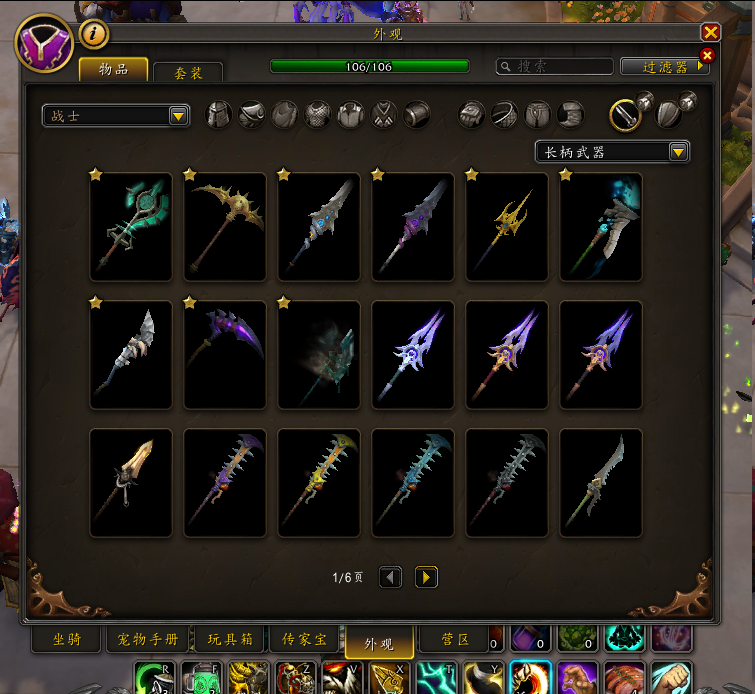This screenshot has width=755, height=694.
Task: Expand the 长柄武器 weapon type dropdown
Action: tap(612, 152)
